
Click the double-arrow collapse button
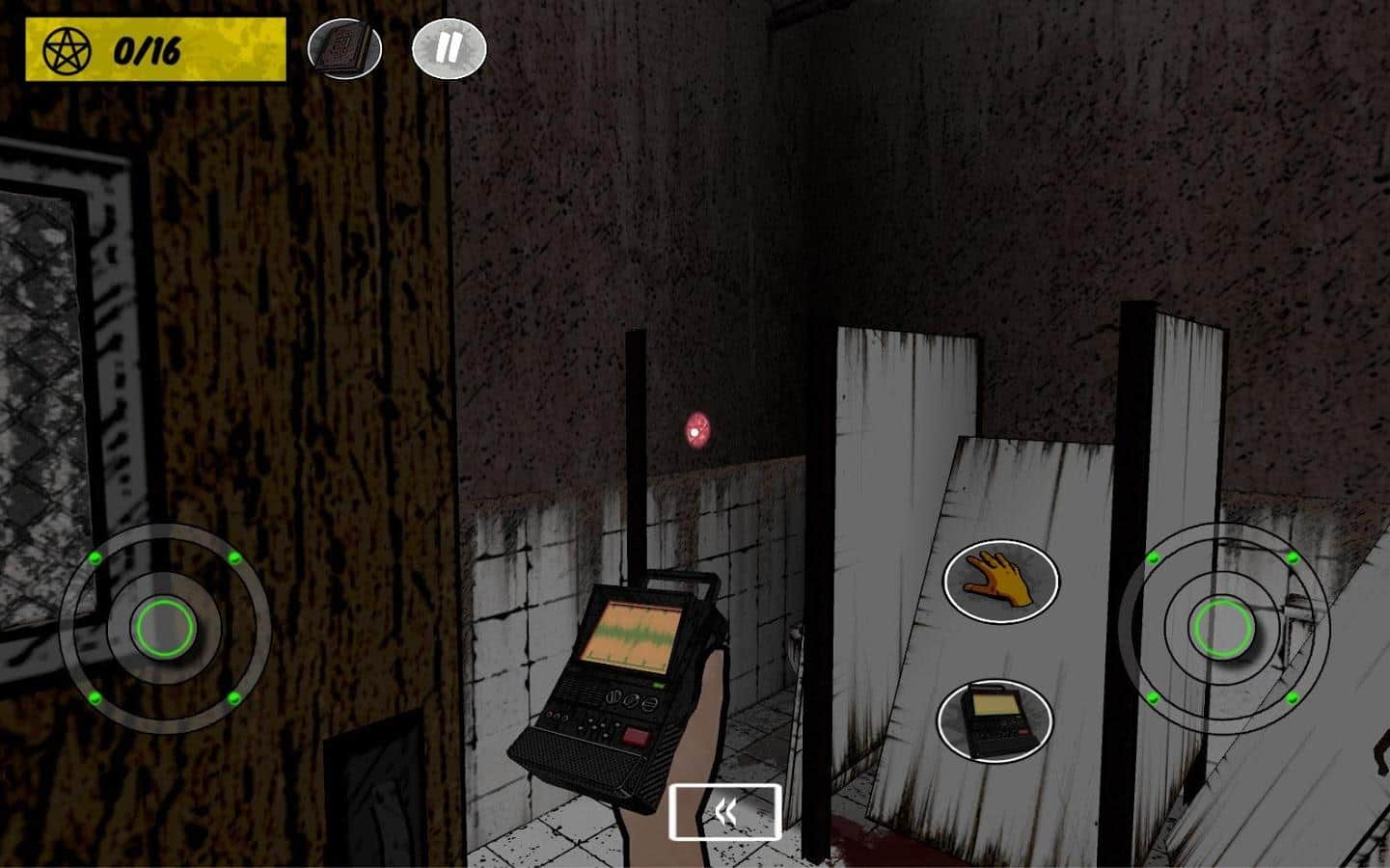(725, 812)
